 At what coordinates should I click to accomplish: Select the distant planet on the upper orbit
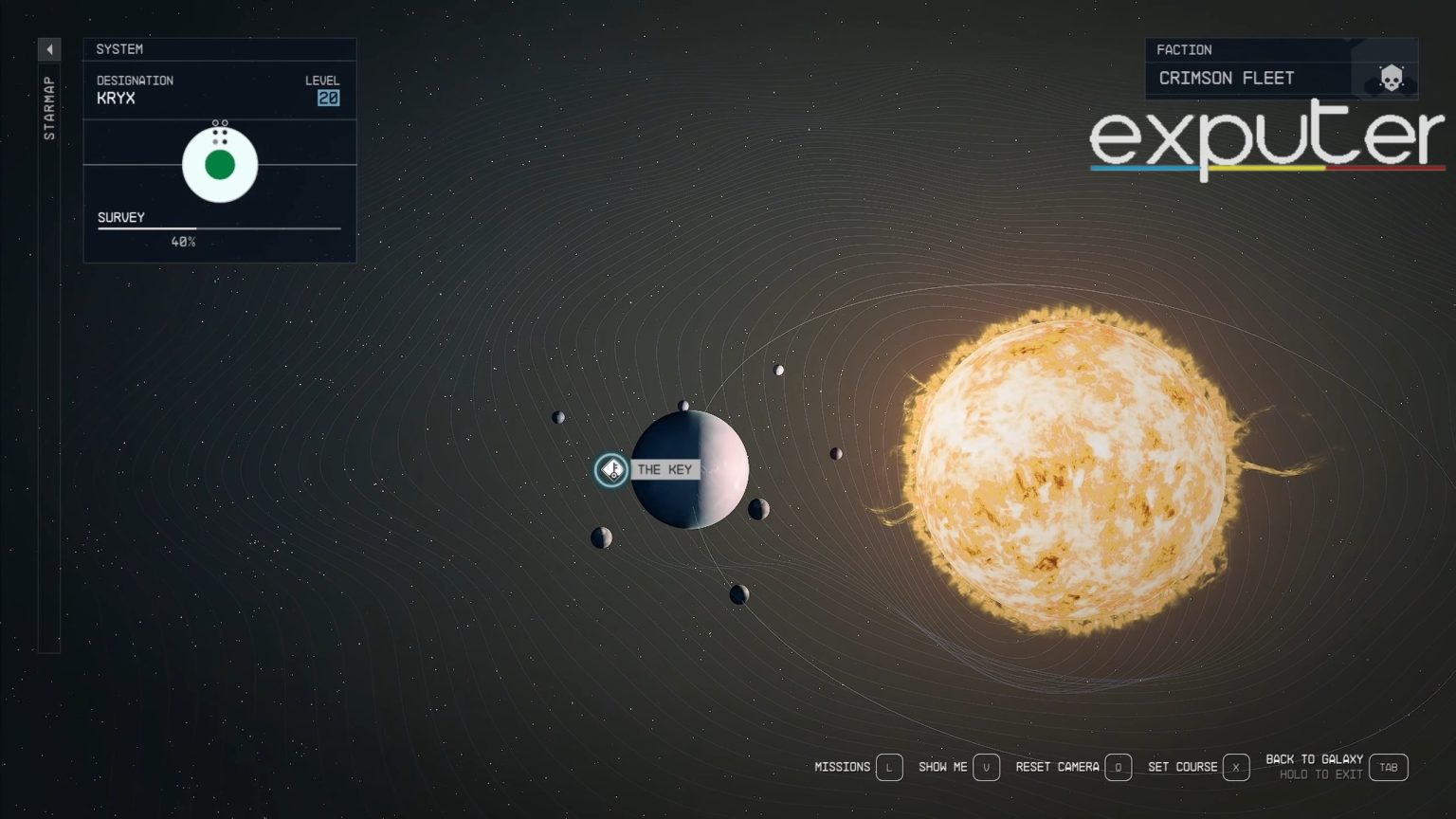[x=779, y=371]
